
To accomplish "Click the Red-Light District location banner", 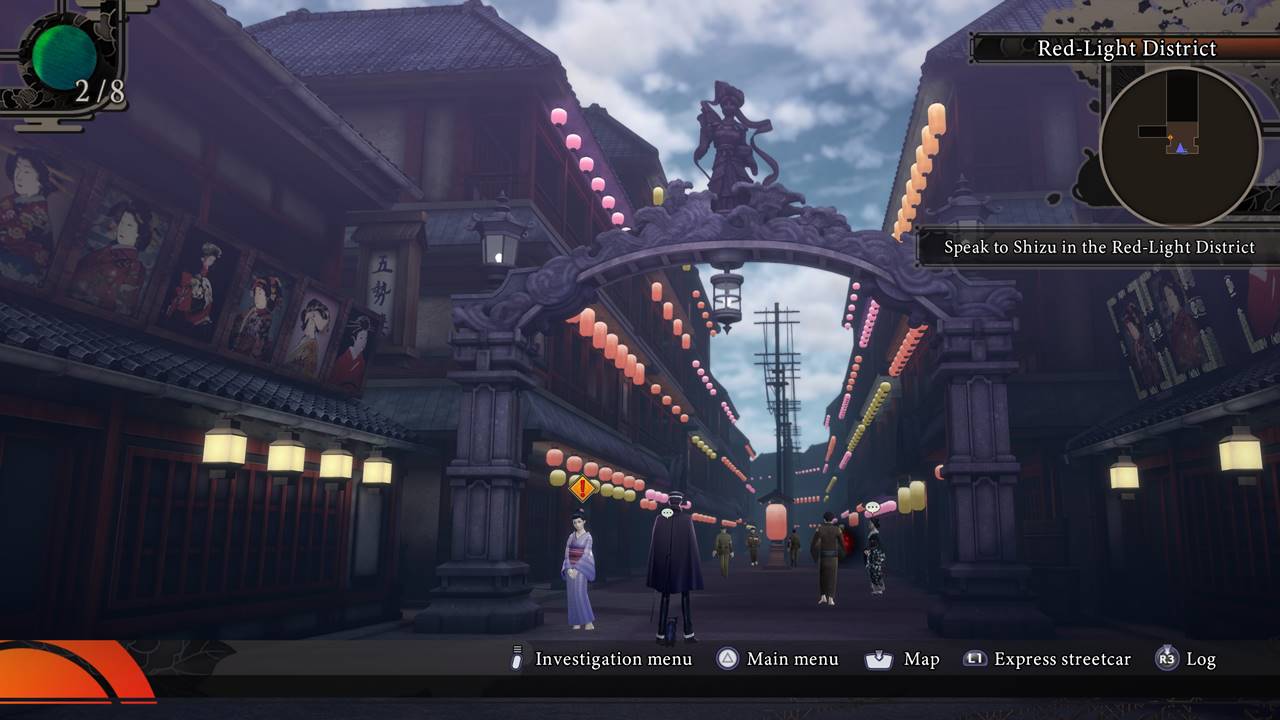I will [x=1126, y=48].
